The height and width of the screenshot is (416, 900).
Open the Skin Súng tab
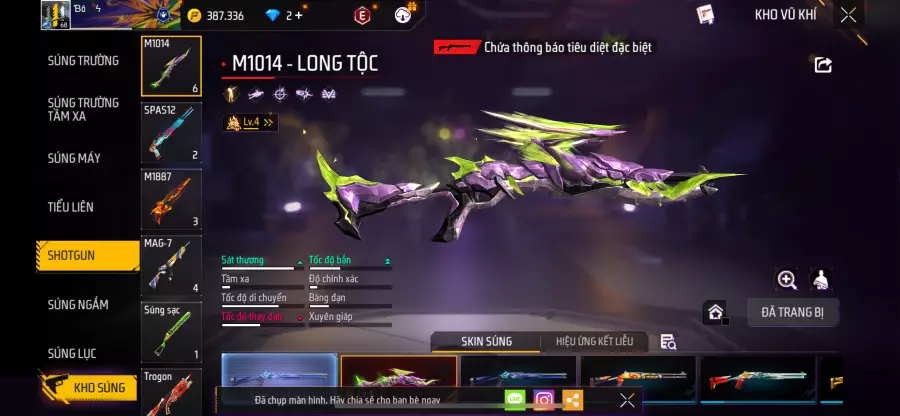tap(486, 342)
